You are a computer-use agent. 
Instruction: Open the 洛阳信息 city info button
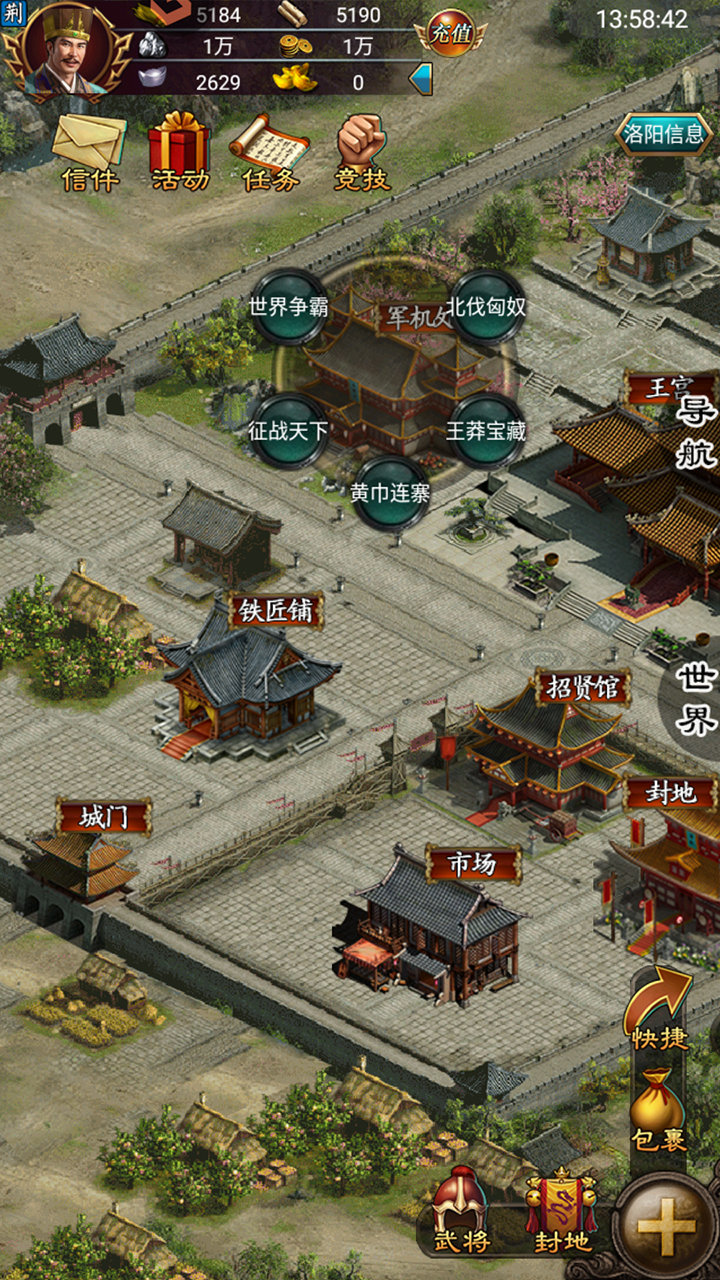pos(663,134)
